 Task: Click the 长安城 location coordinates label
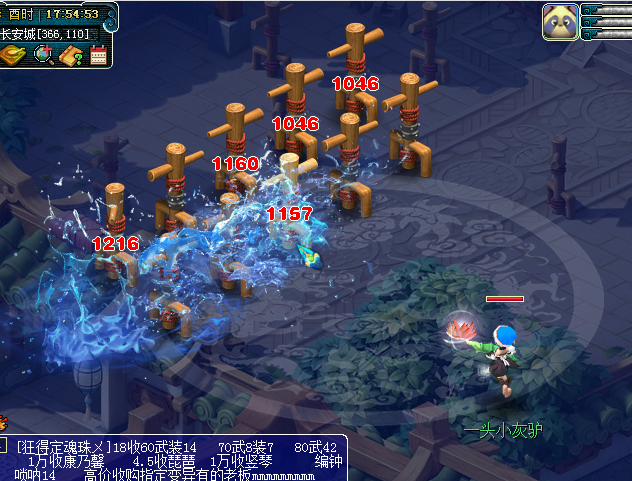point(45,34)
